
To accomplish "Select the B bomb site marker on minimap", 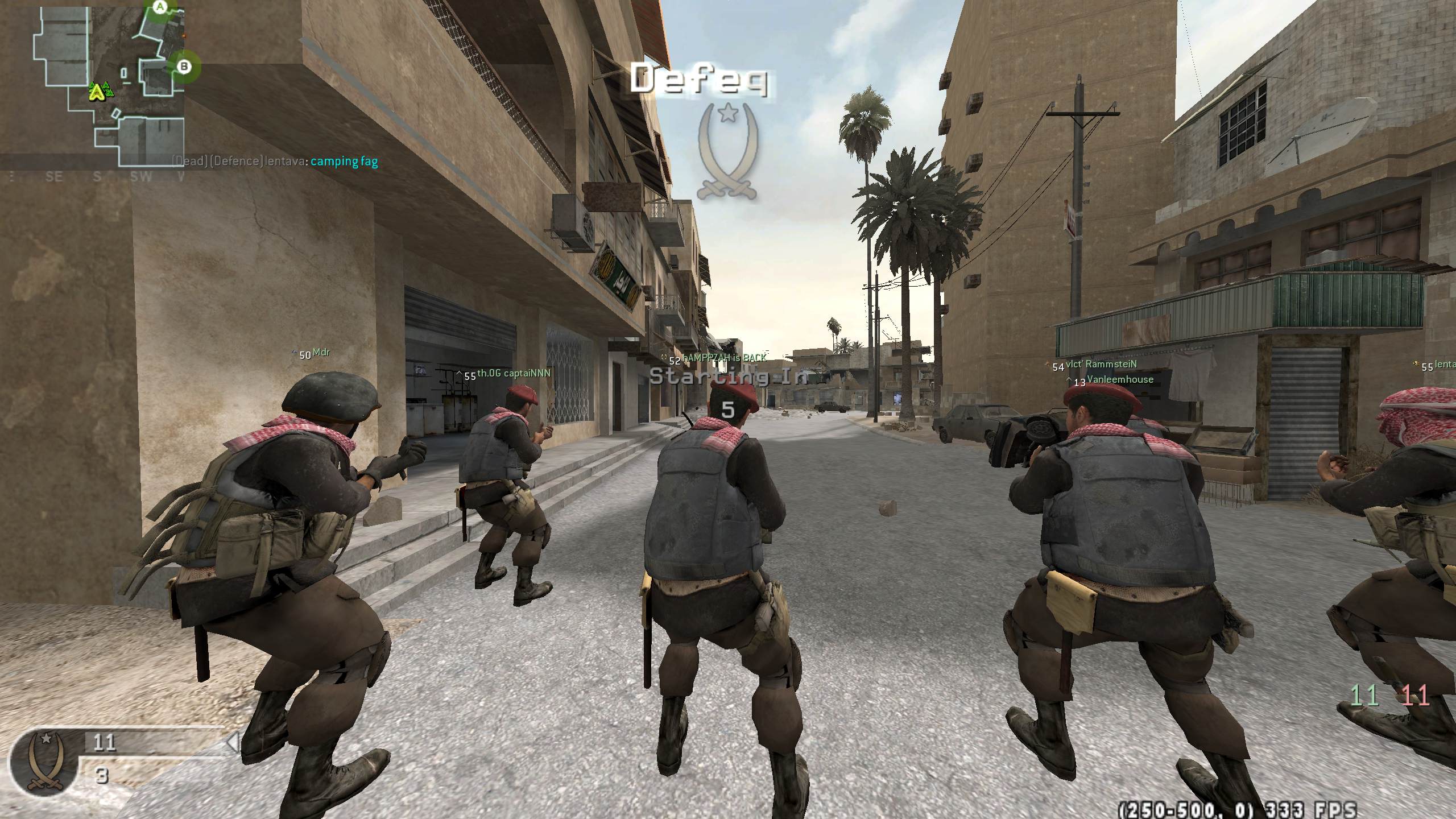I will (x=184, y=67).
